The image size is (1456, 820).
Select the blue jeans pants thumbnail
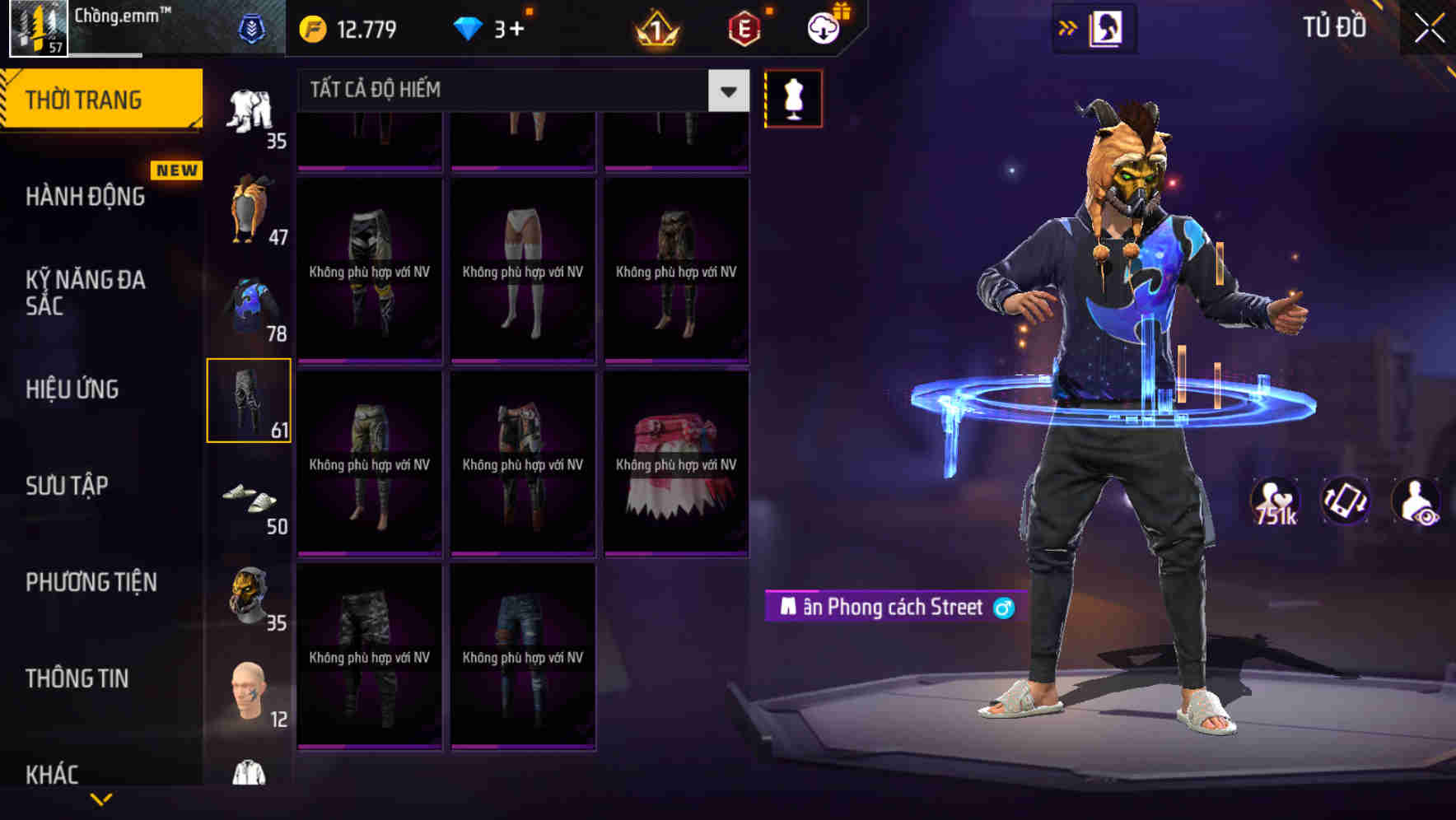[522, 659]
